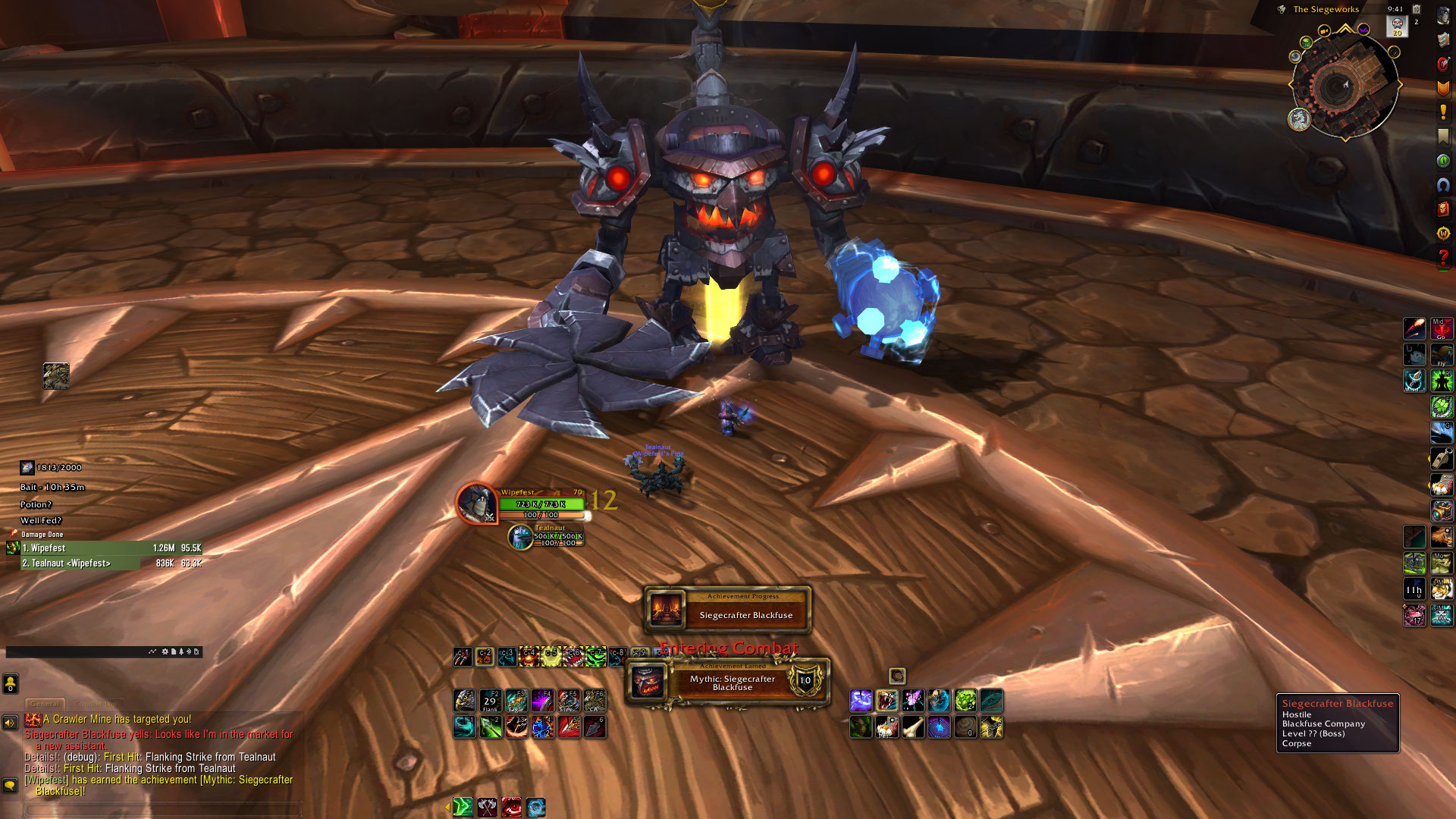This screenshot has width=1456, height=819.
Task: Select the Tealnaut pet unit frame
Action: pyautogui.click(x=557, y=536)
